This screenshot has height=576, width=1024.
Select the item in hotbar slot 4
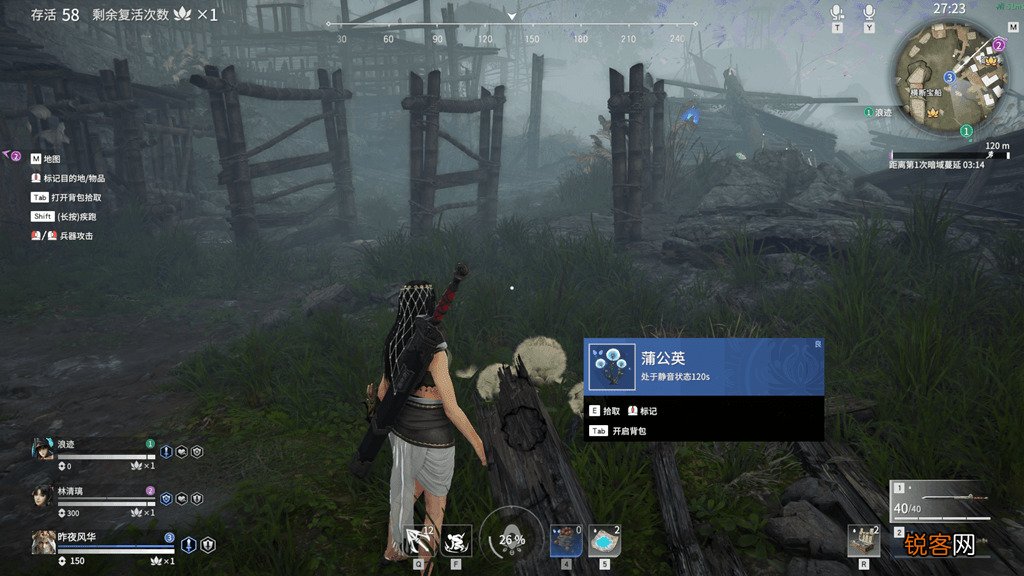coord(565,540)
